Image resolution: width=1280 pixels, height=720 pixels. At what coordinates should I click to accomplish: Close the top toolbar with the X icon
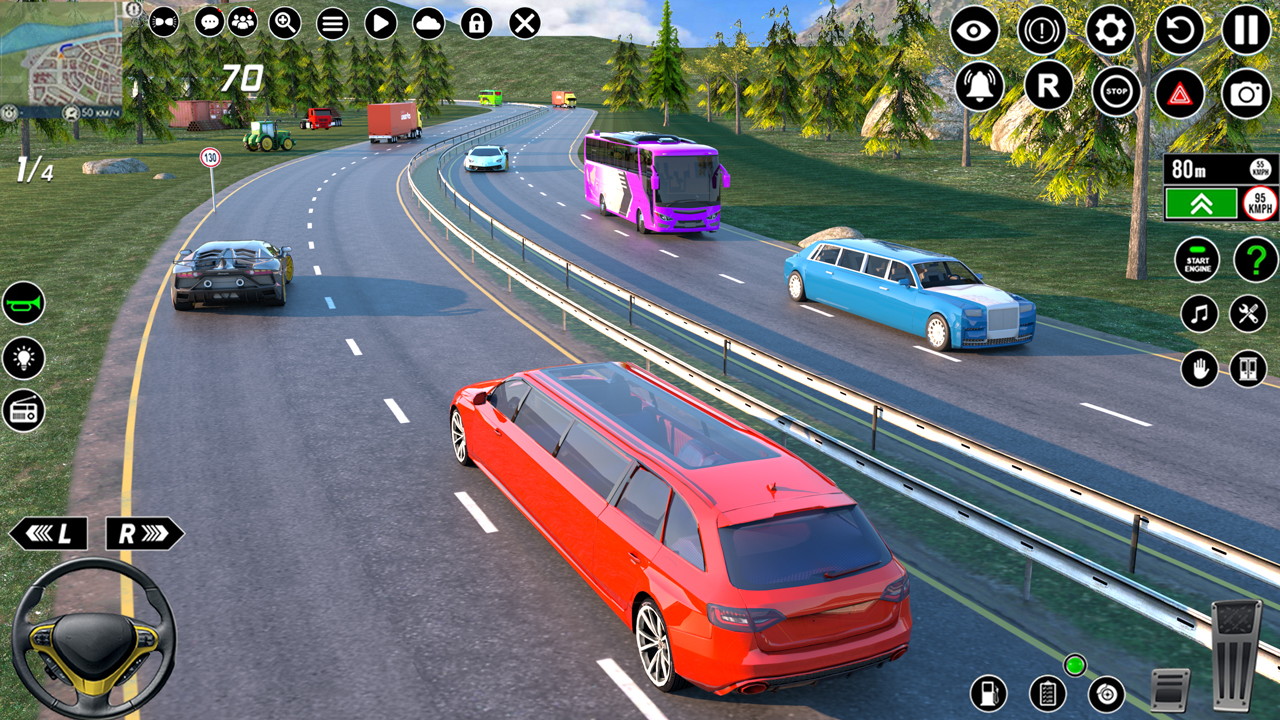tap(525, 22)
